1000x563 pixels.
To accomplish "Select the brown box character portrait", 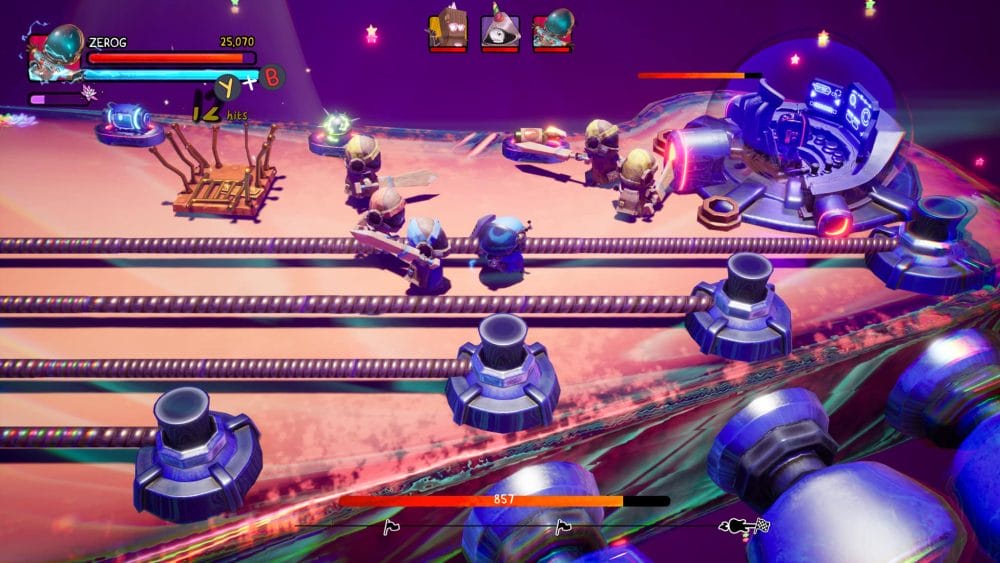I will pyautogui.click(x=447, y=28).
